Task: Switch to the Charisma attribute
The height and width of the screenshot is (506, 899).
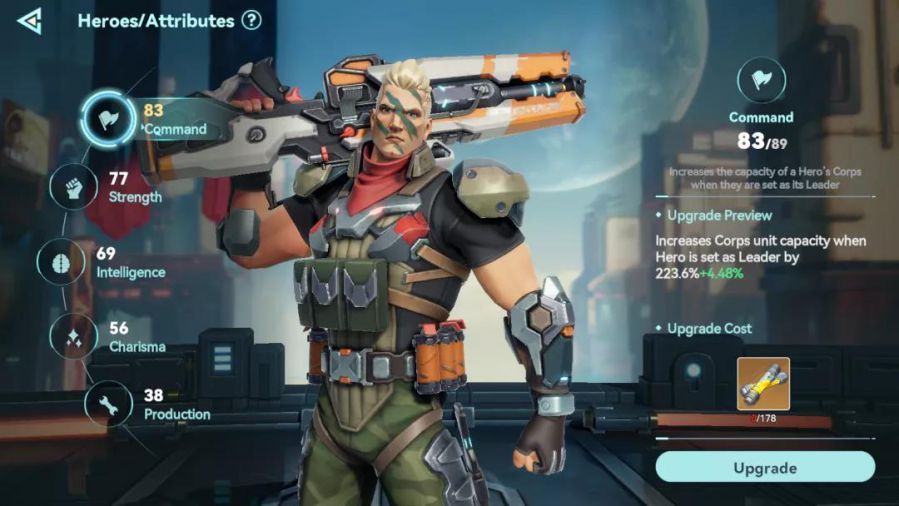Action: (74, 336)
